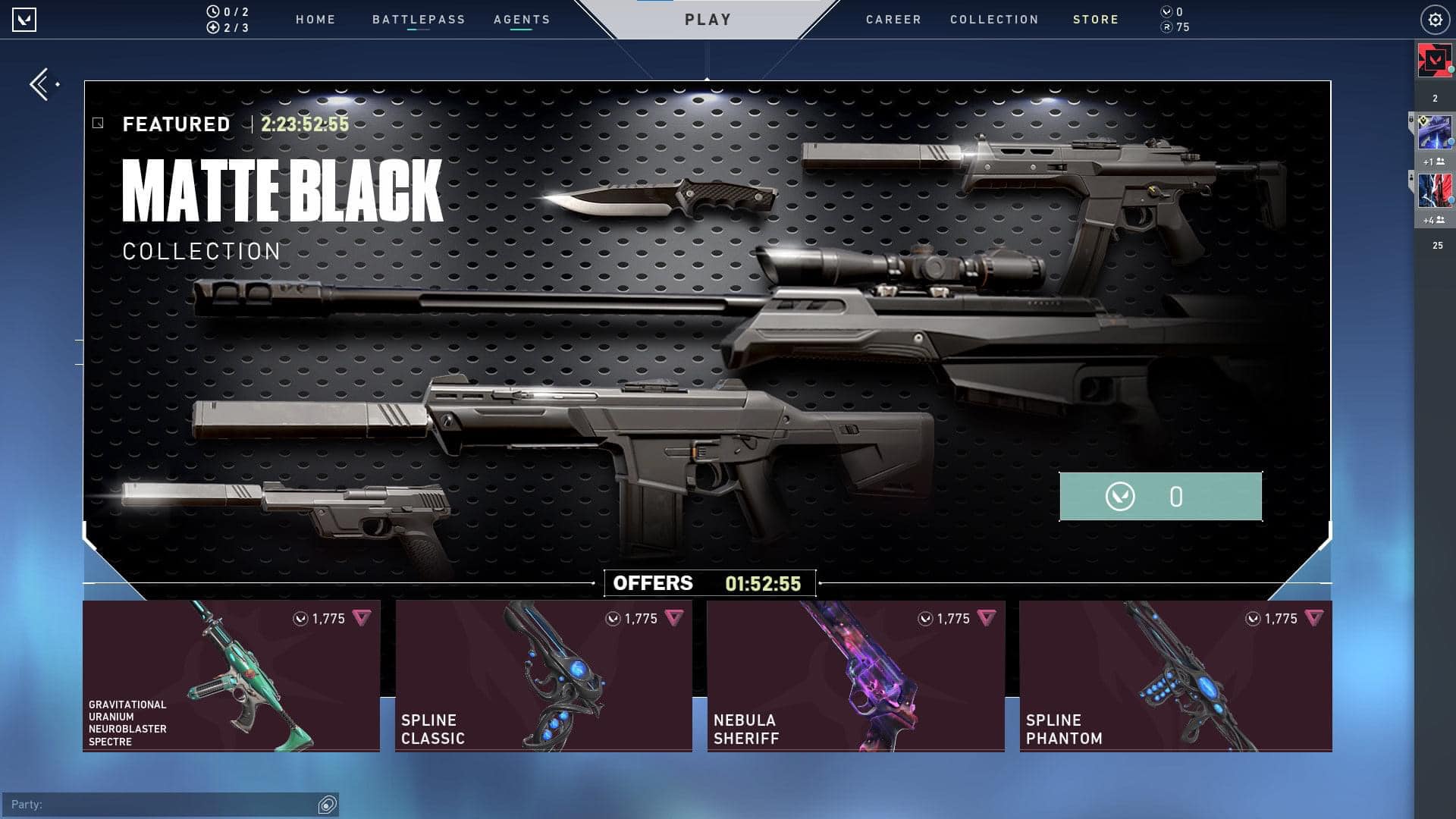Select the Gravitational Uranium Neuroblaster Spectre offer
This screenshot has height=819, width=1456.
[231, 676]
